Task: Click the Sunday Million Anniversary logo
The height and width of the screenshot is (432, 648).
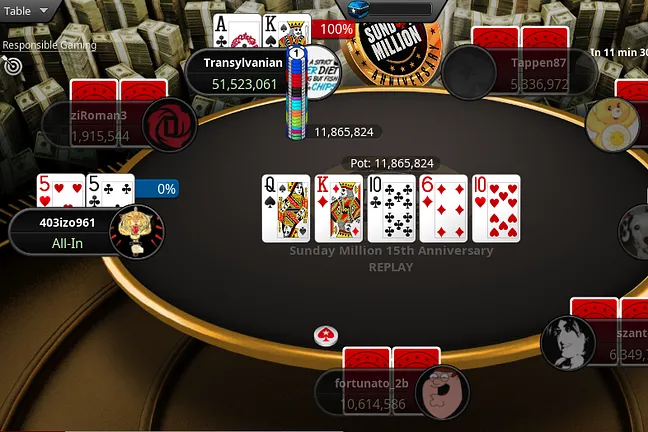Action: click(400, 42)
